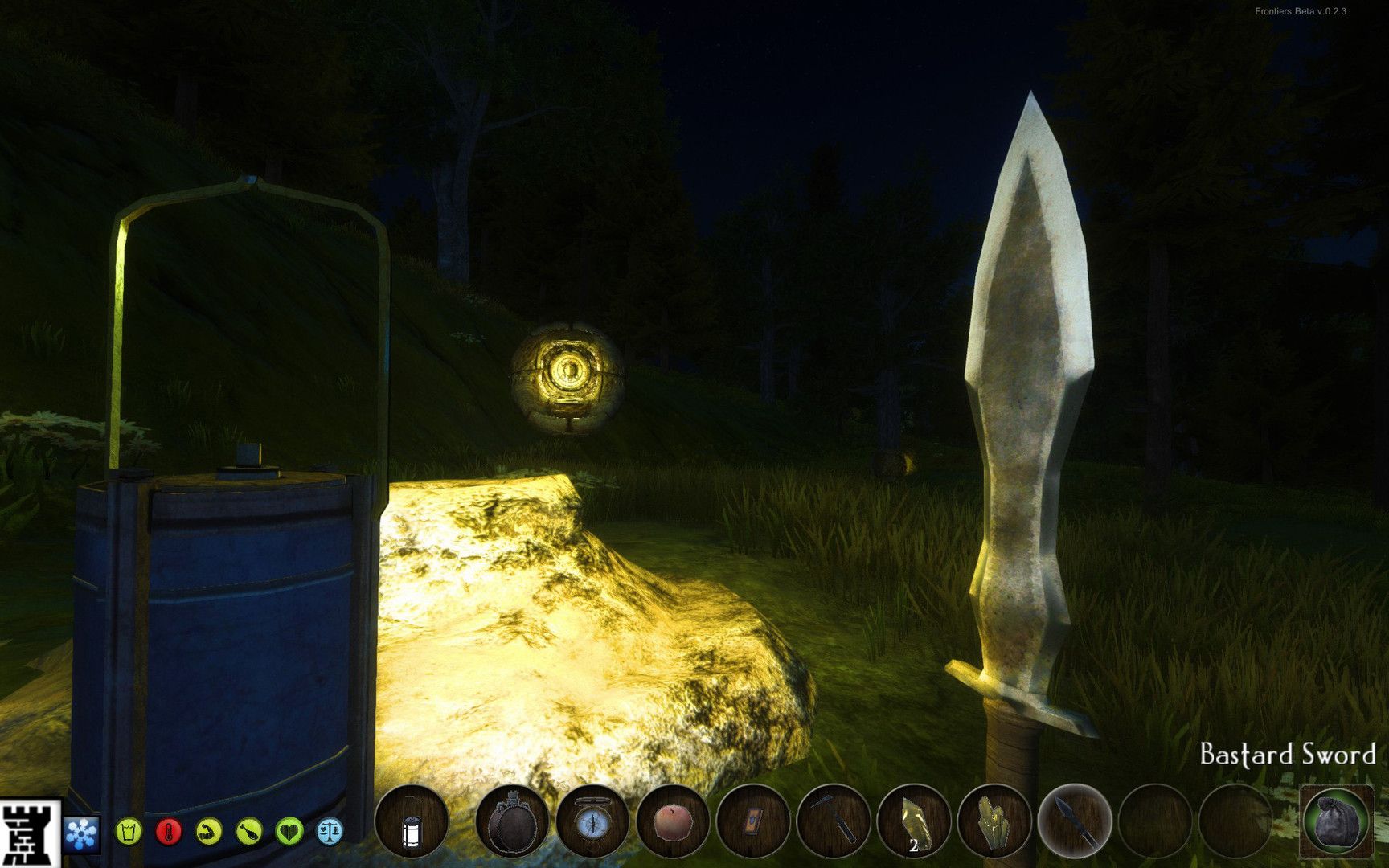The width and height of the screenshot is (1389, 868).
Task: Select the snowflake status icon
Action: coord(81,833)
